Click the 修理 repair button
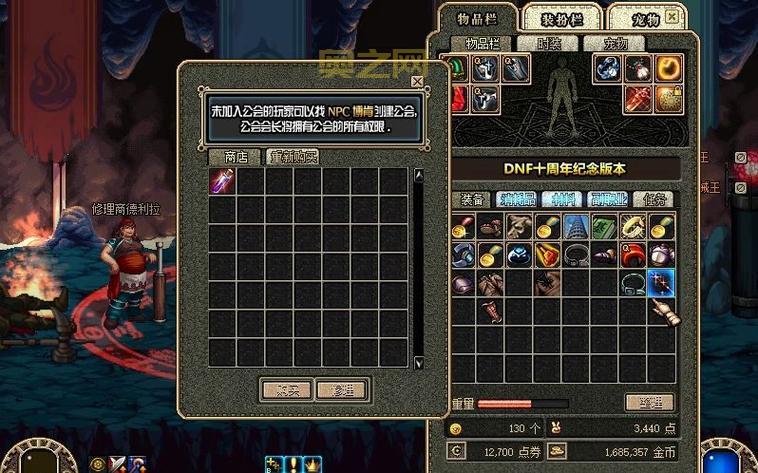 click(342, 389)
